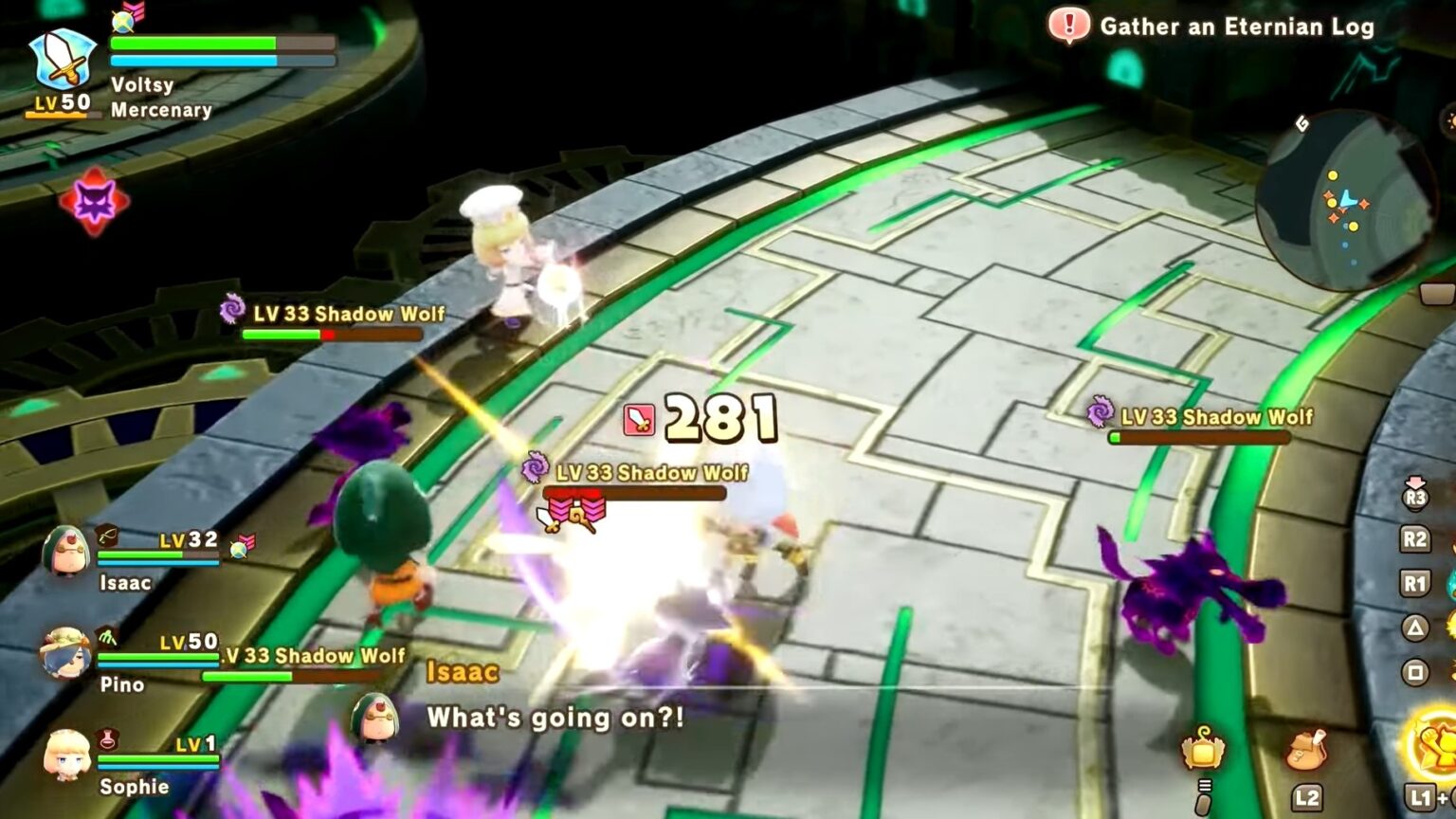Open Isaac's party member panel

click(64, 555)
